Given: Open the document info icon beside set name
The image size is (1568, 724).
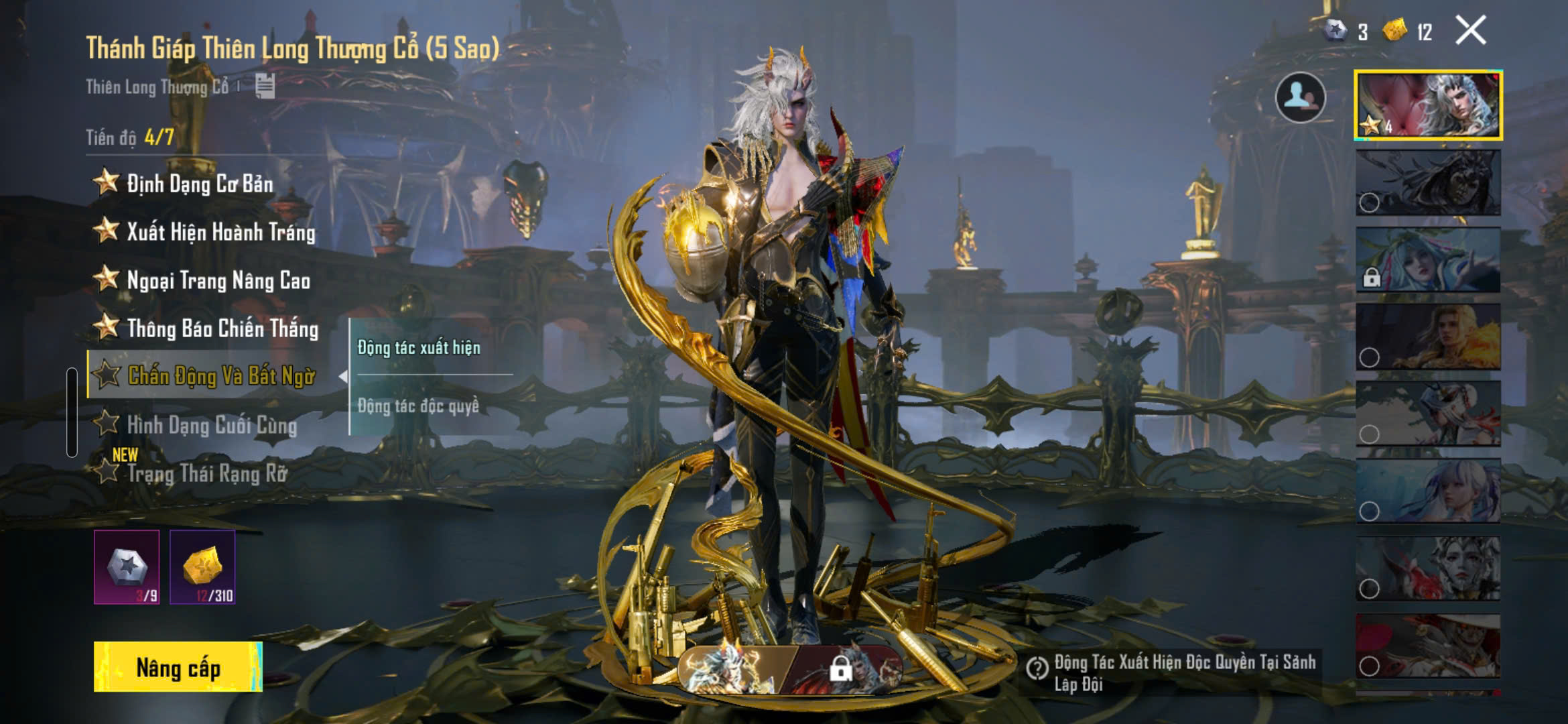Looking at the screenshot, I should (265, 86).
